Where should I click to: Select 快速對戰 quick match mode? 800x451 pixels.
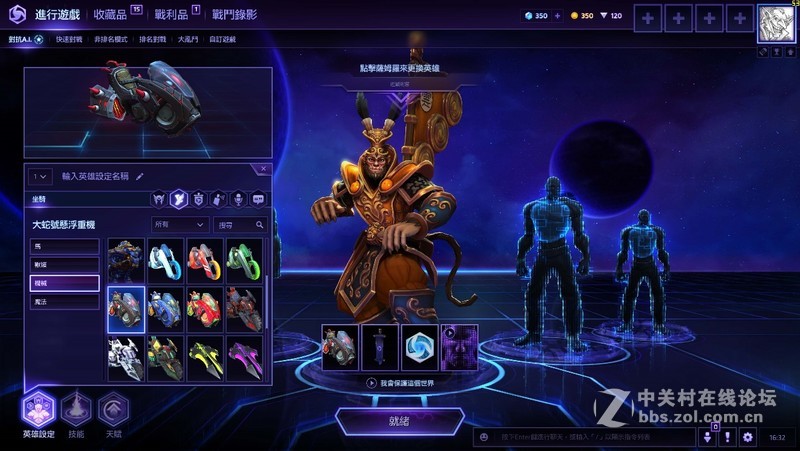click(x=69, y=40)
